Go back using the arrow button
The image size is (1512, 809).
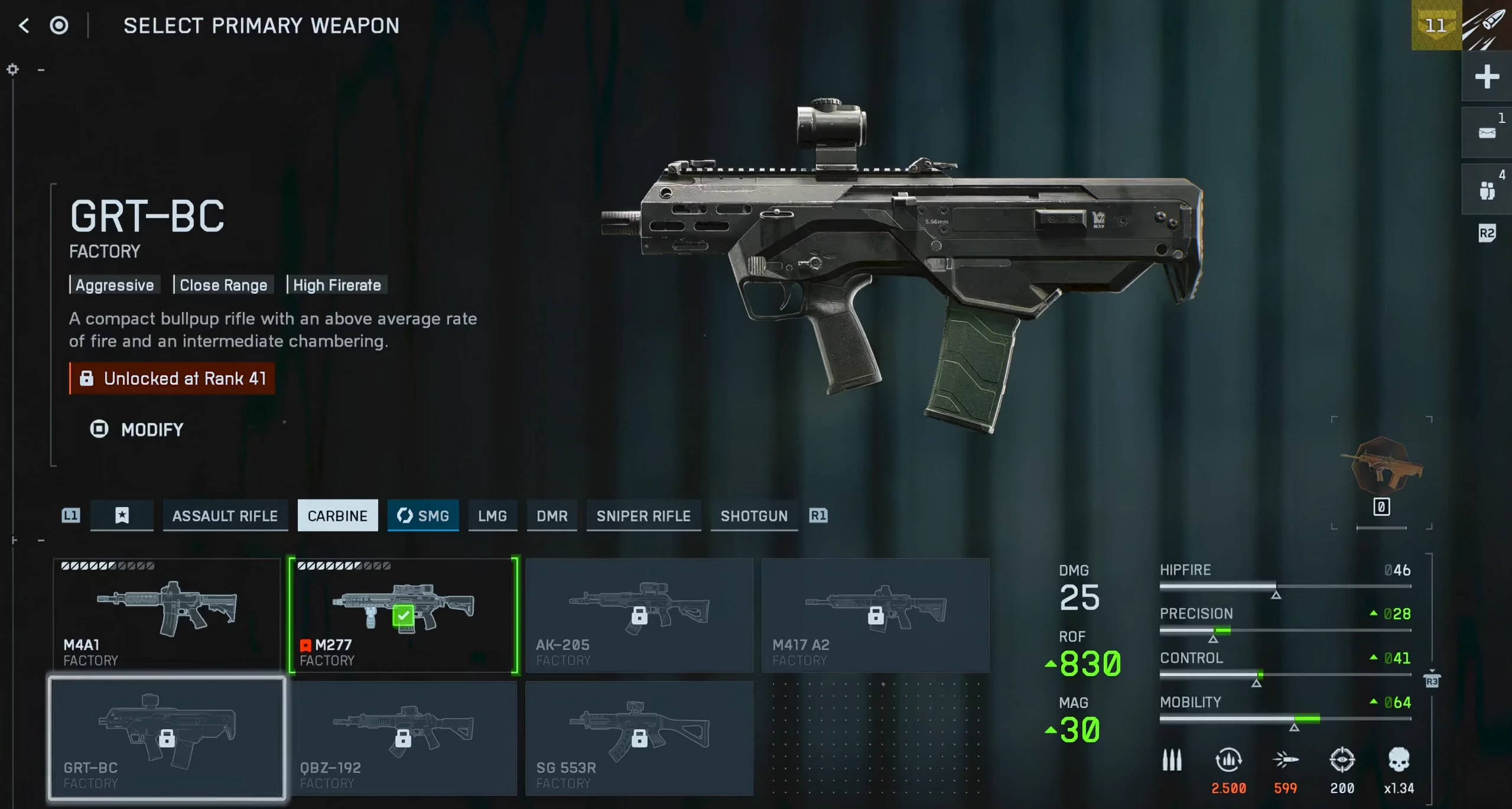tap(24, 25)
